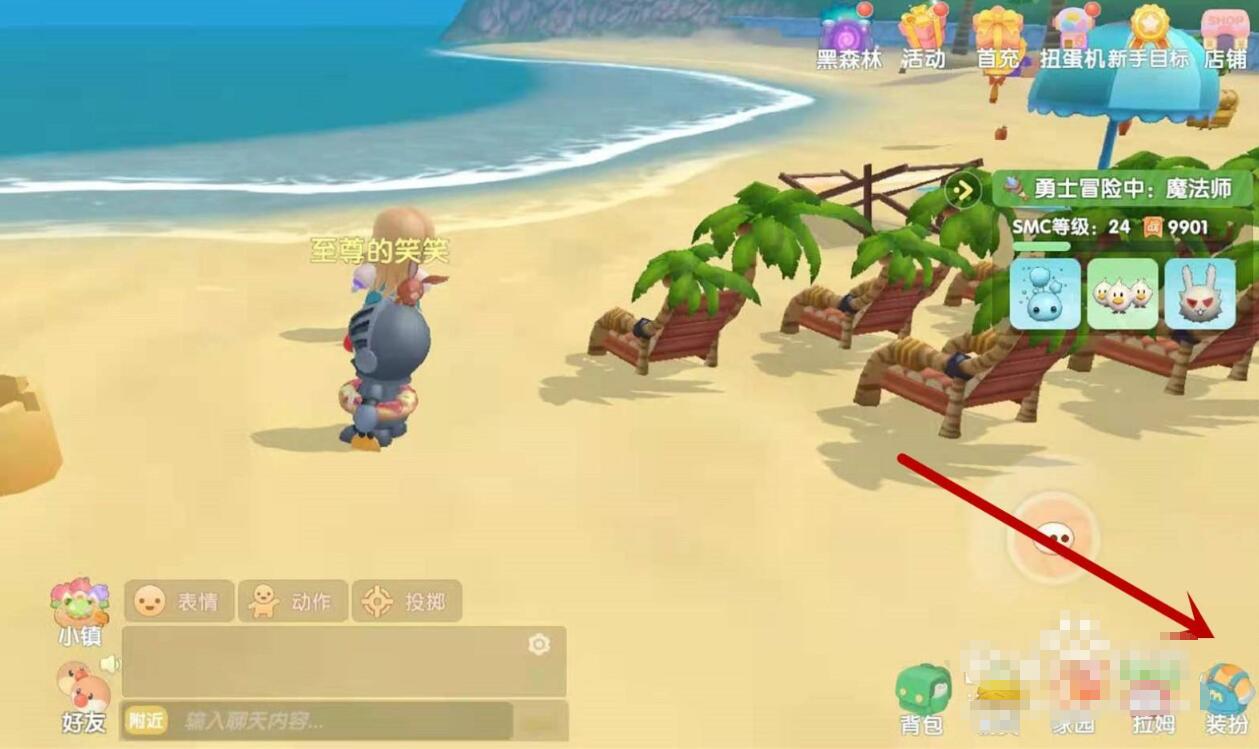1259x749 pixels.
Task: Open the 动作 actions panel
Action: tap(293, 601)
